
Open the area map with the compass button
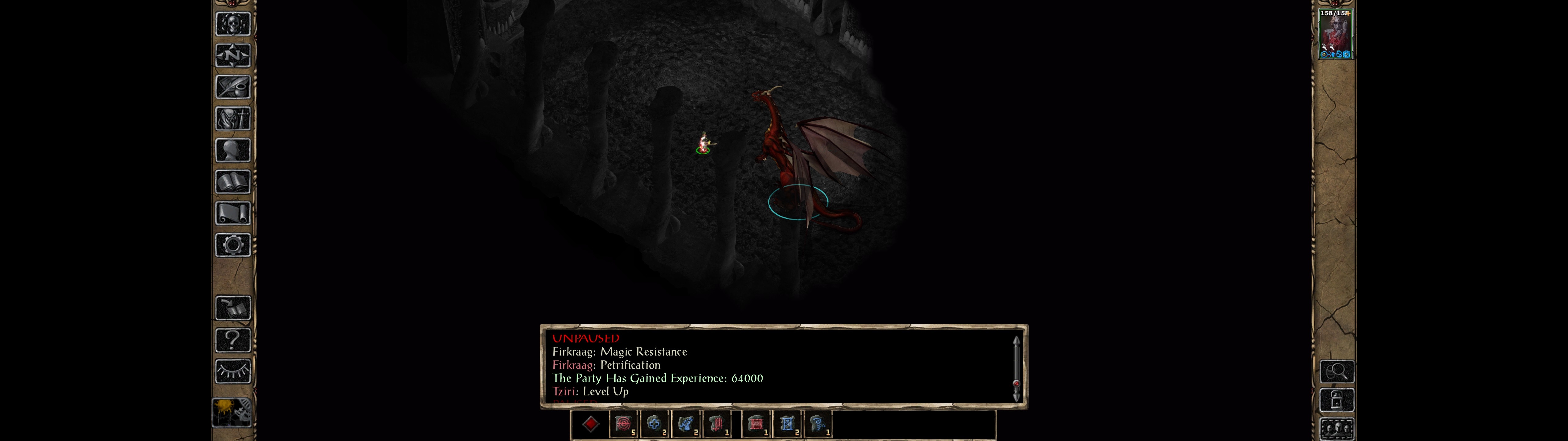(232, 55)
